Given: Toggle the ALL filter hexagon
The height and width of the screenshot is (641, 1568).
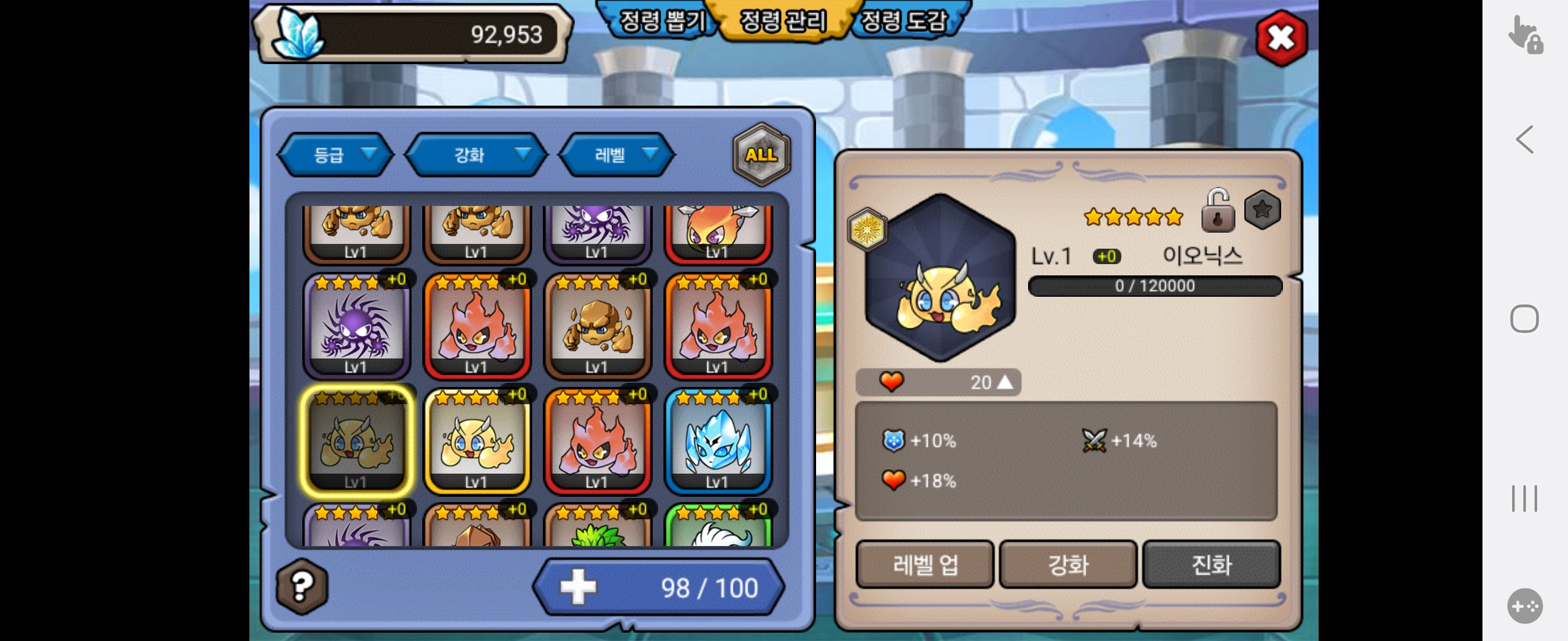Looking at the screenshot, I should point(761,154).
